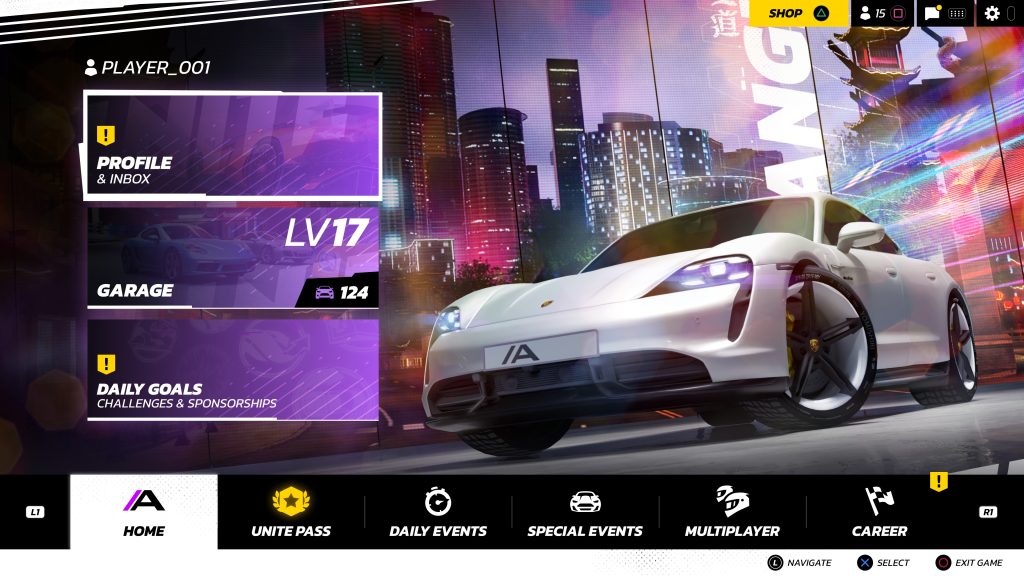
Task: Choose the Career tab
Action: click(879, 511)
